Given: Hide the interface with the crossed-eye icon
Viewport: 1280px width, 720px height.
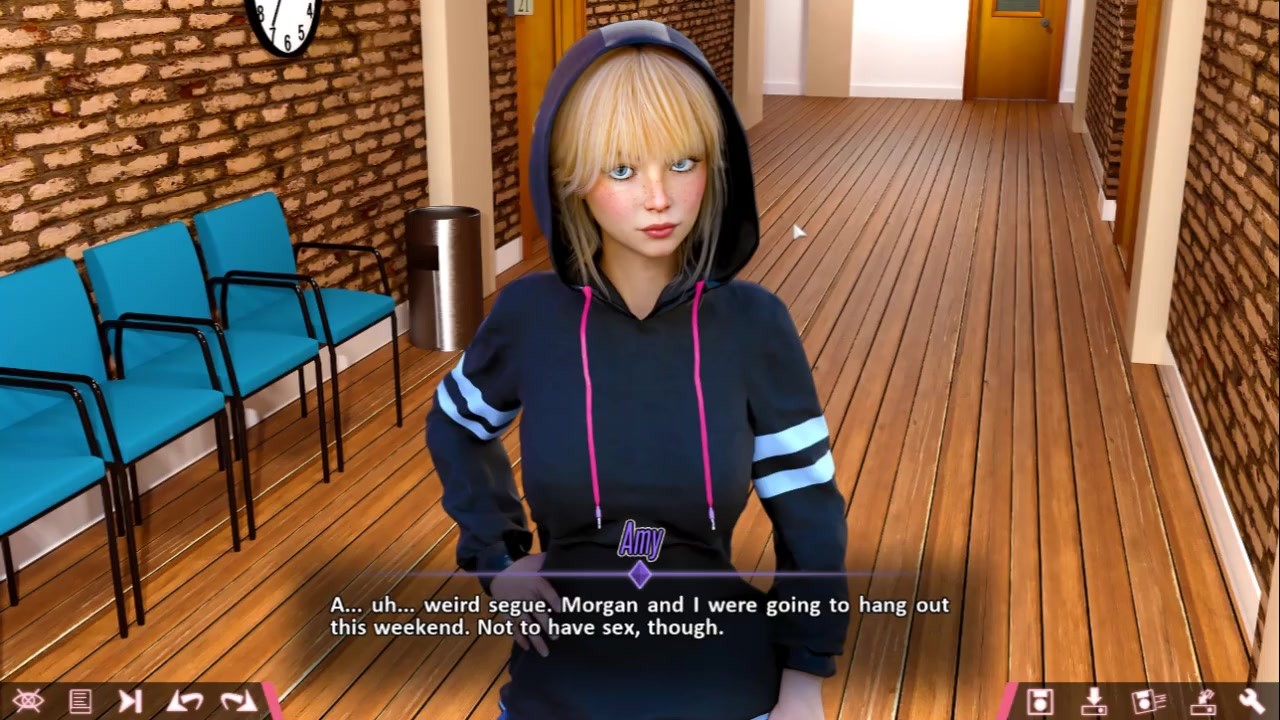Looking at the screenshot, I should 27,701.
